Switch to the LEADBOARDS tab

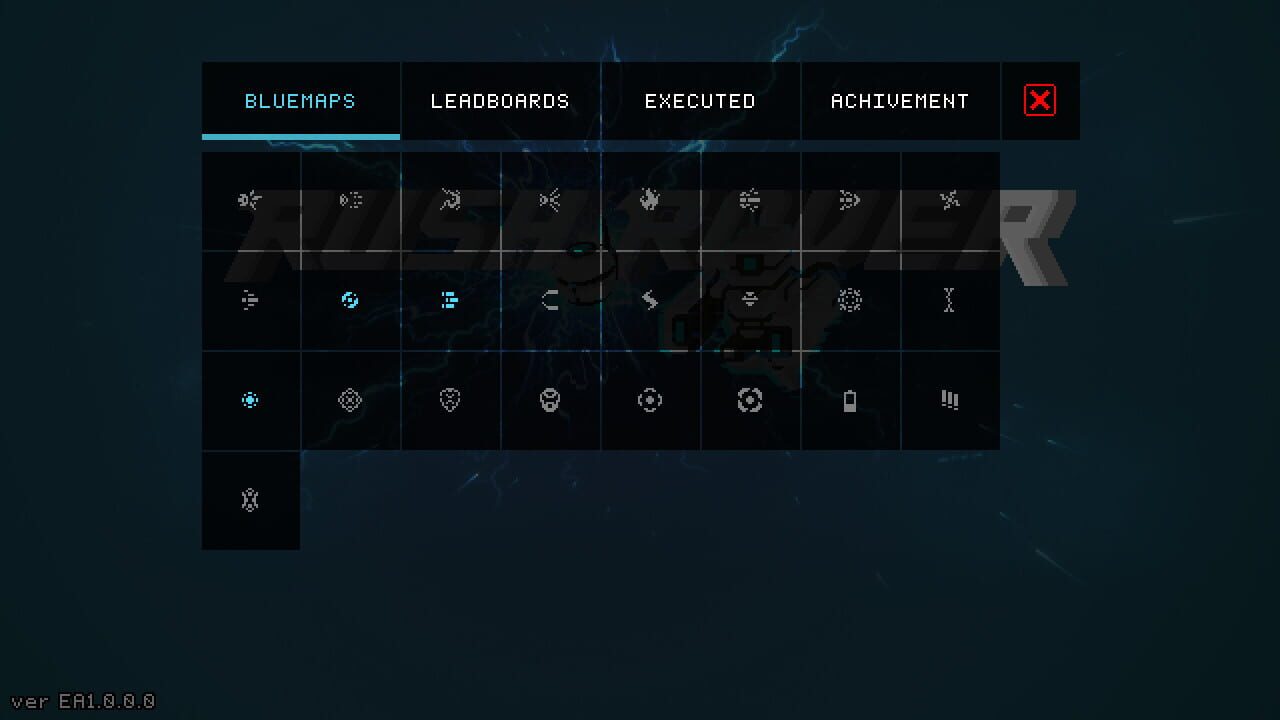pos(500,100)
